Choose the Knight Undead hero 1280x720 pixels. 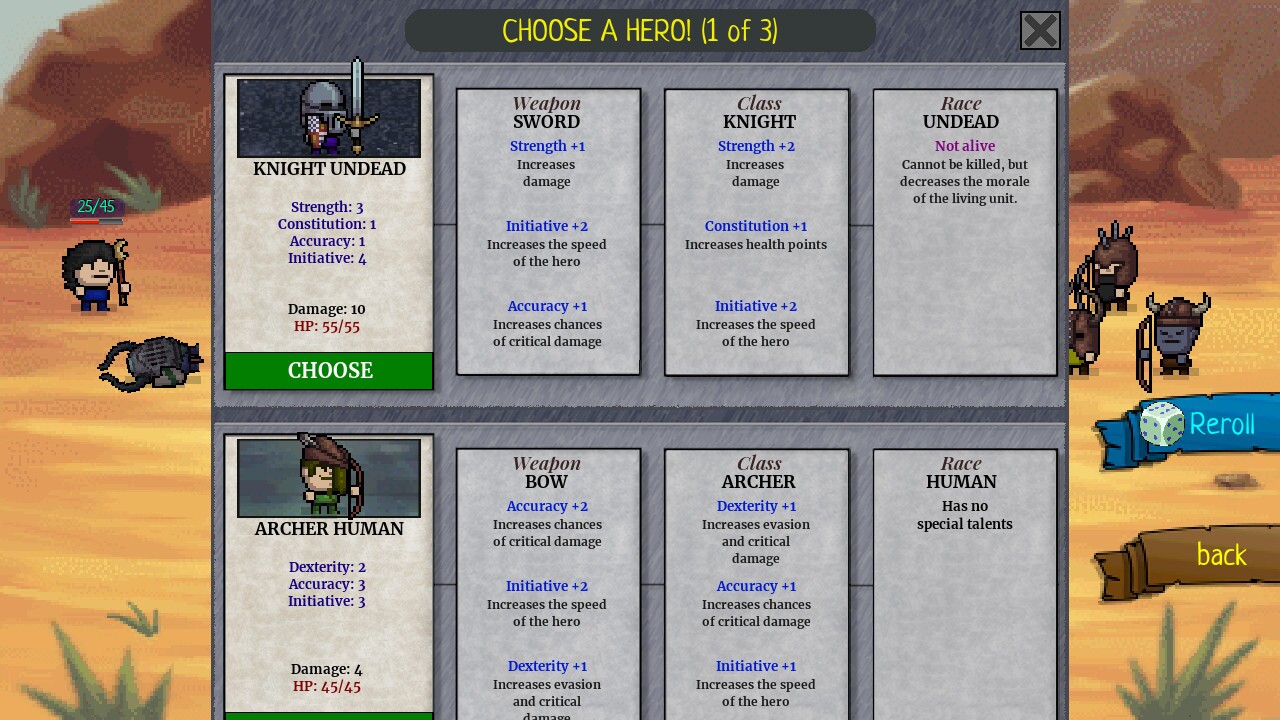point(329,370)
